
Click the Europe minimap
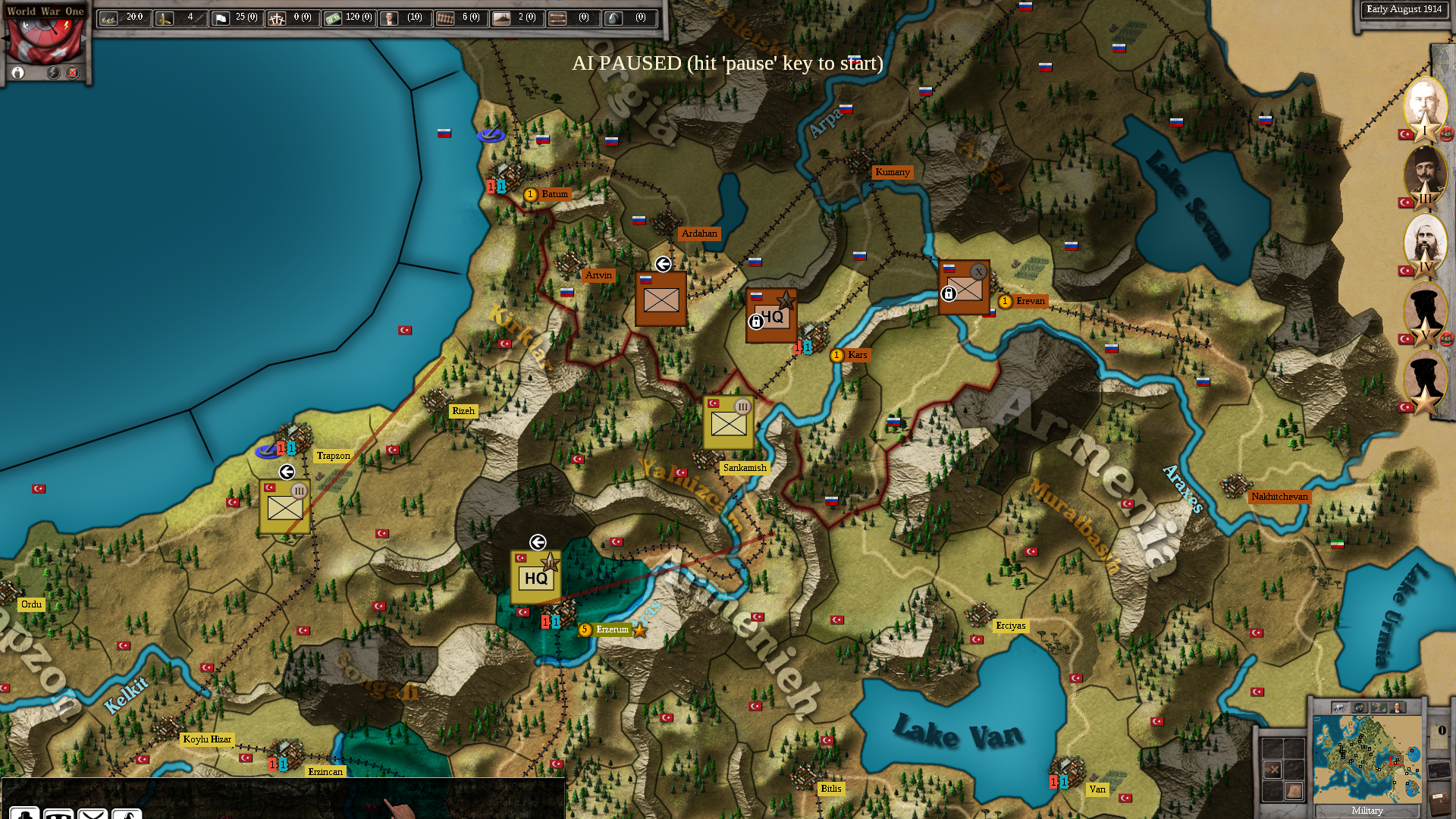1367,758
